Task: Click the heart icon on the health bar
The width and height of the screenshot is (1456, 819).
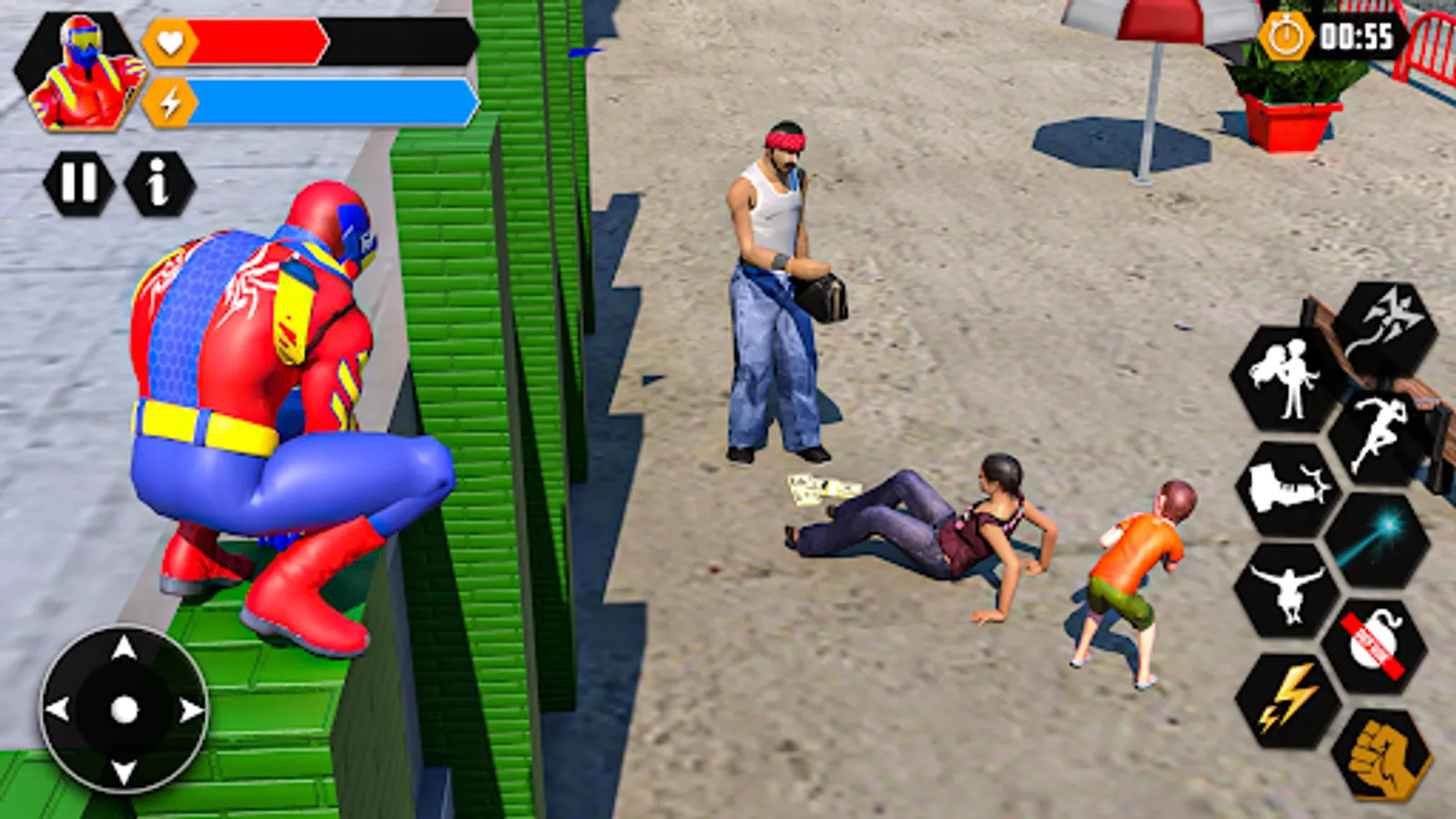Action: (x=167, y=41)
